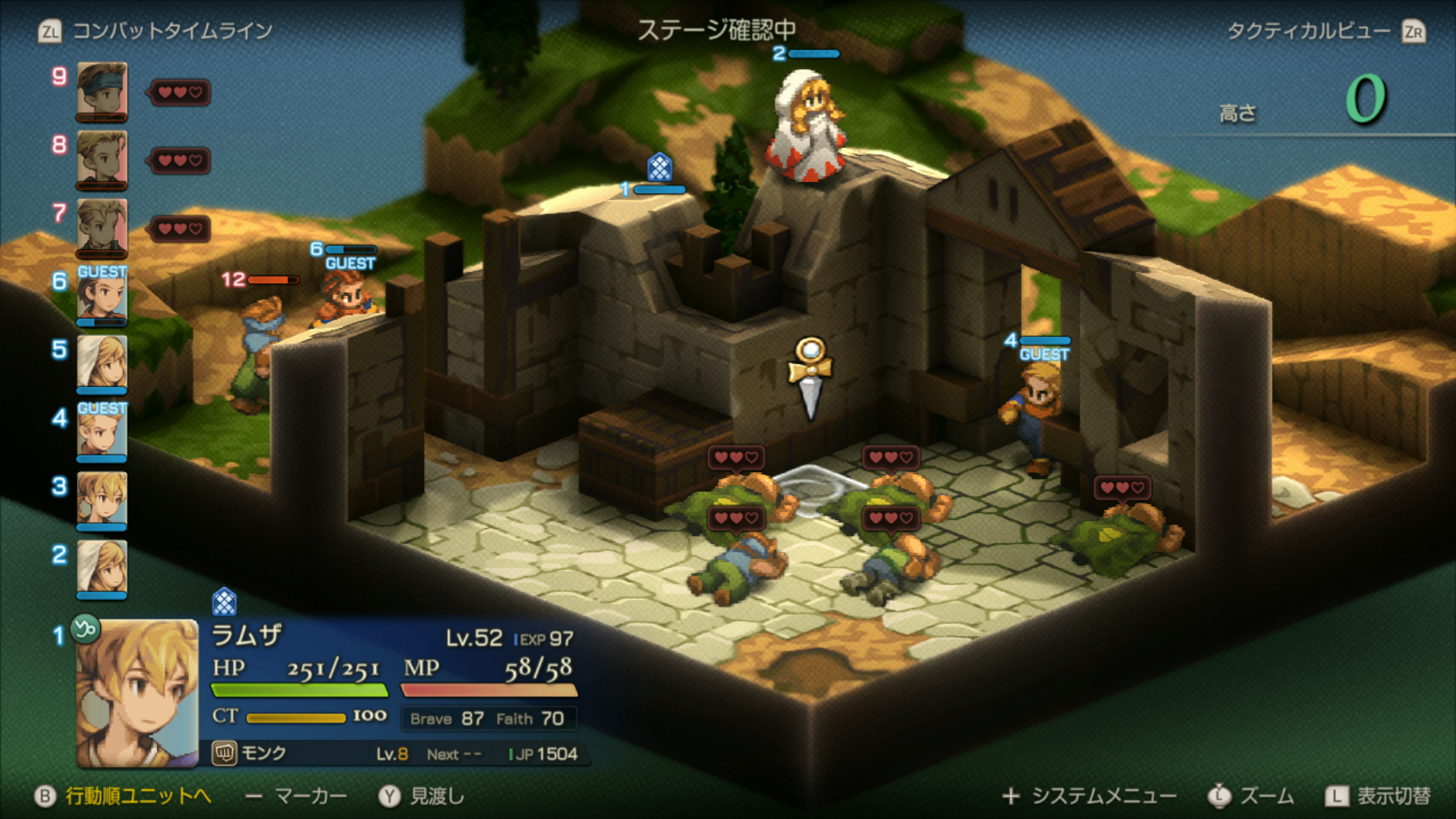
Task: Select the 見渡し option
Action: click(436, 795)
